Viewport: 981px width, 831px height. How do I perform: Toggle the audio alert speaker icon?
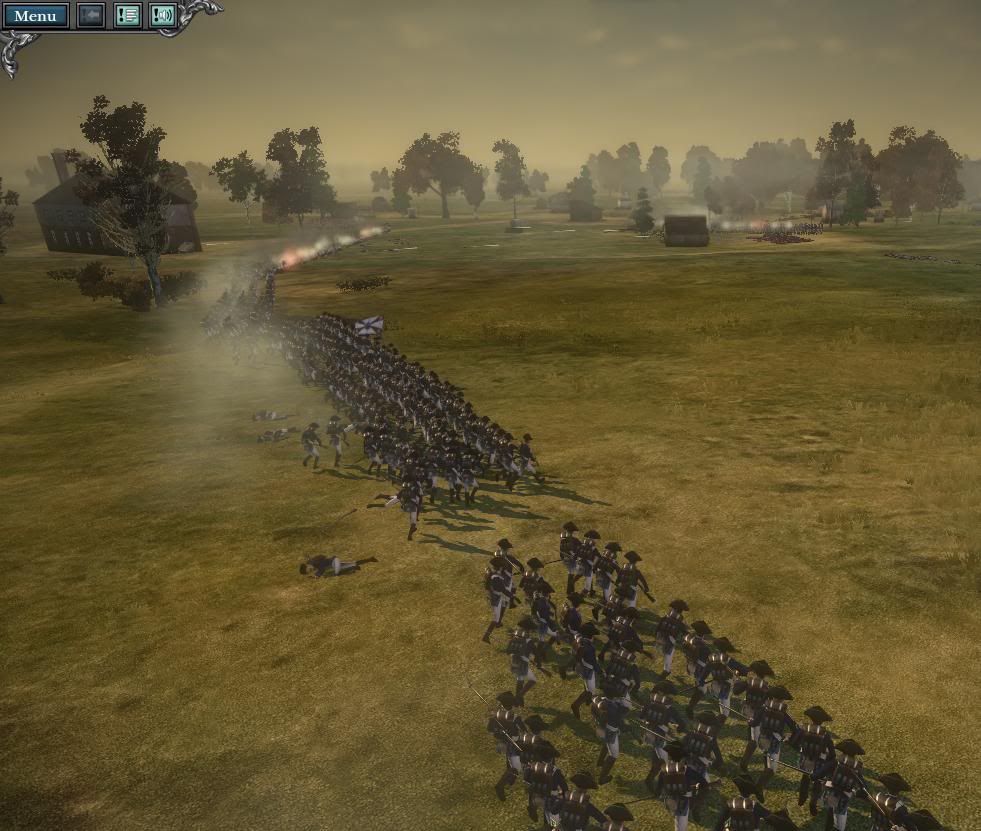[x=162, y=16]
